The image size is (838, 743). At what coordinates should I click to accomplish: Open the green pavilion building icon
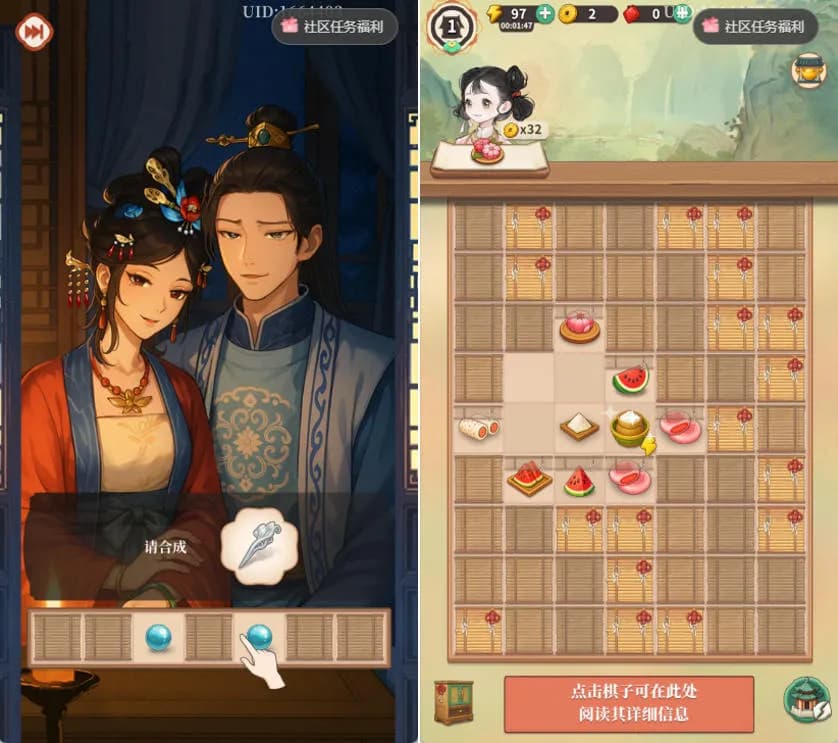(x=803, y=699)
